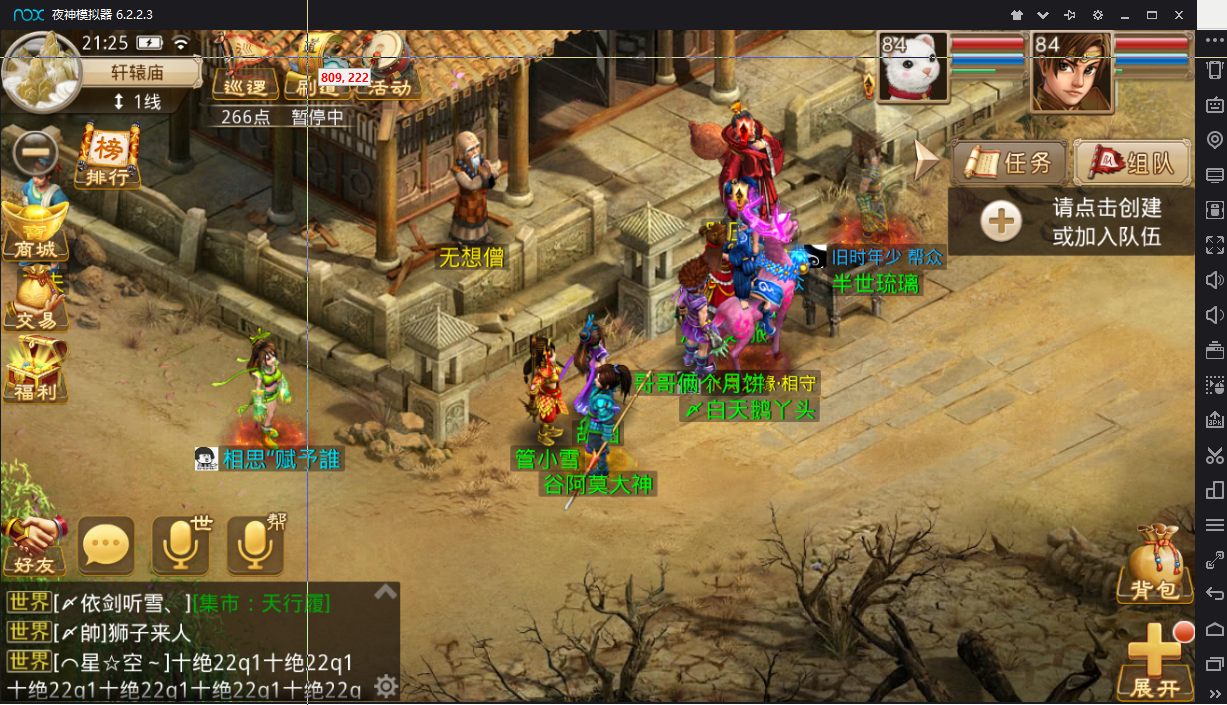Activate the 帮 guild voice microphone

click(x=255, y=546)
